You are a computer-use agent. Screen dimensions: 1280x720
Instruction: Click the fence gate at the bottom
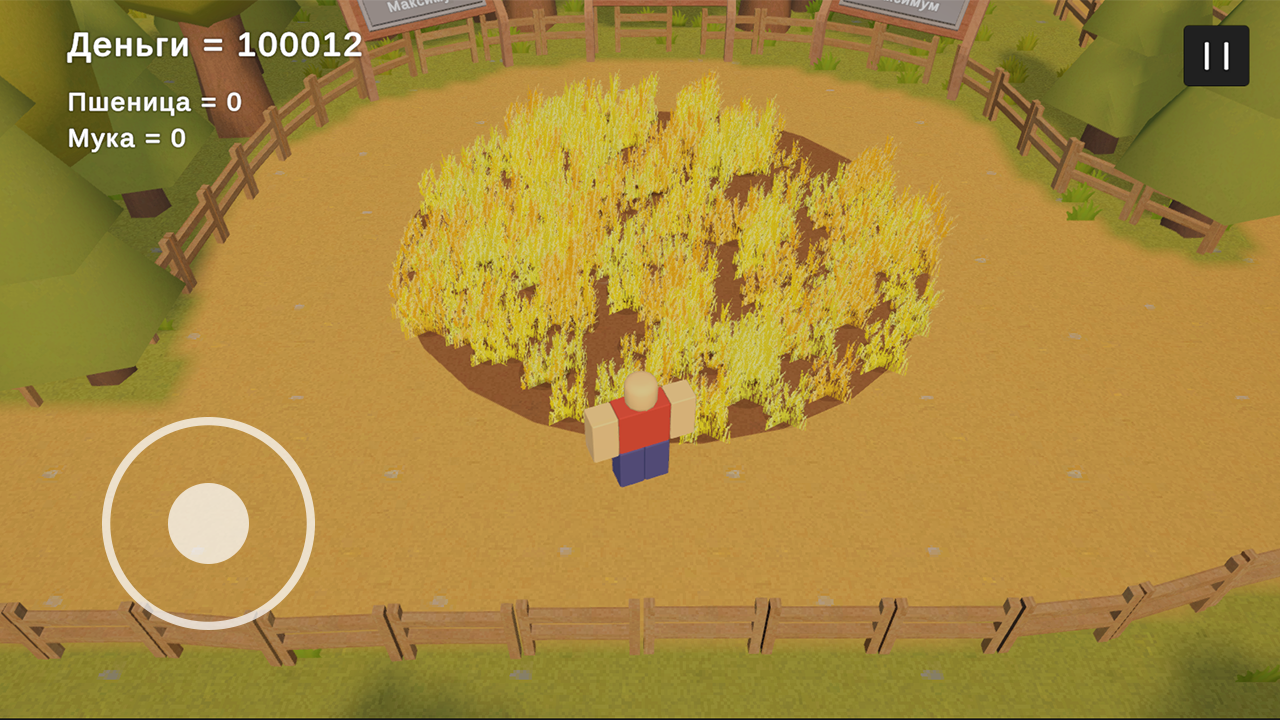click(x=640, y=618)
